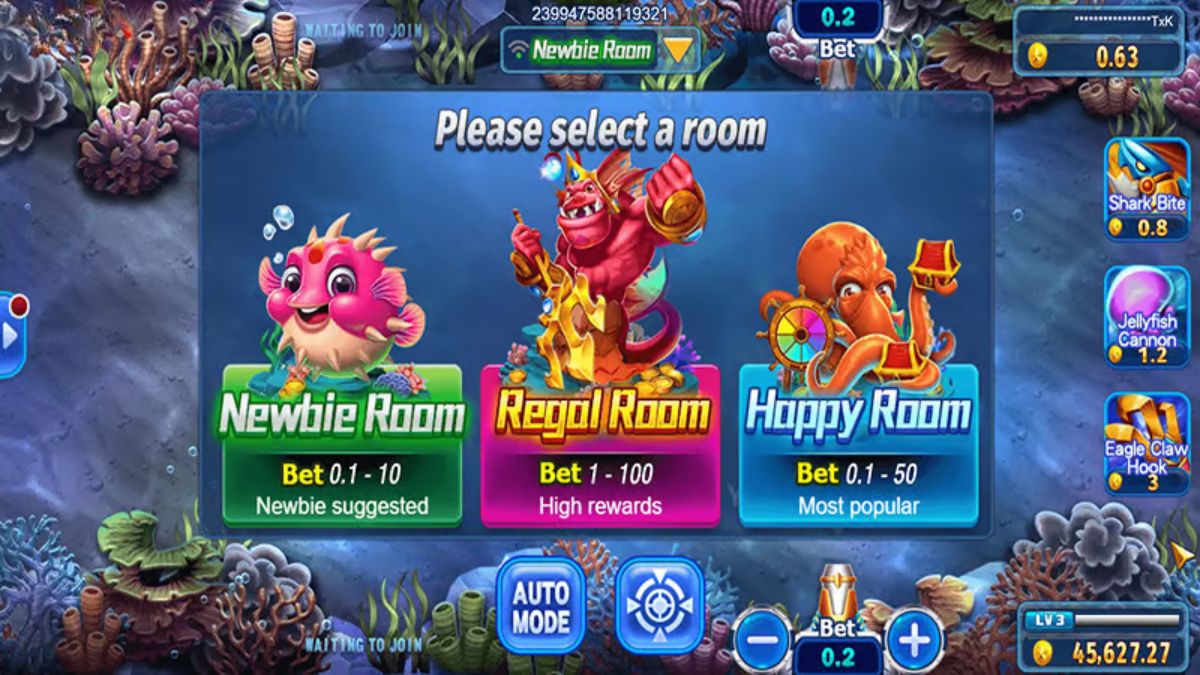Image resolution: width=1200 pixels, height=675 pixels.
Task: Increase the bet with the plus button
Action: tap(914, 638)
